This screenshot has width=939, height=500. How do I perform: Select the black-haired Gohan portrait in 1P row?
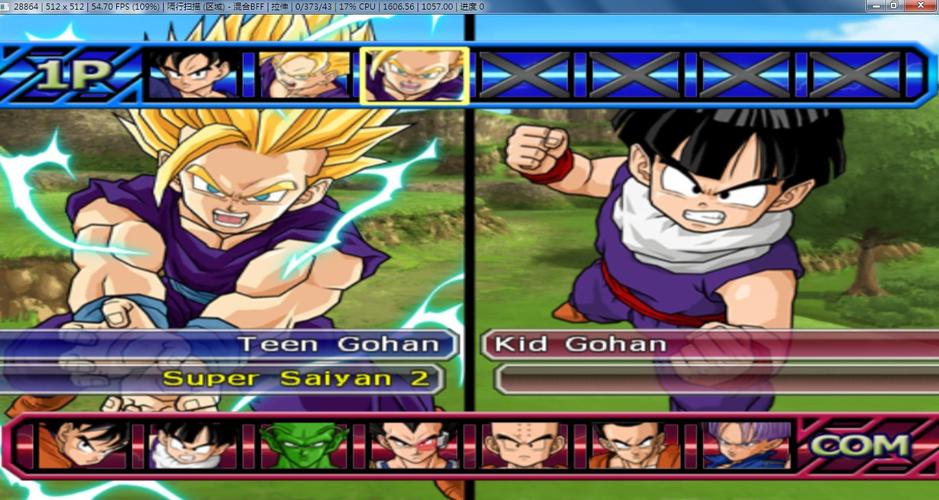tap(193, 75)
